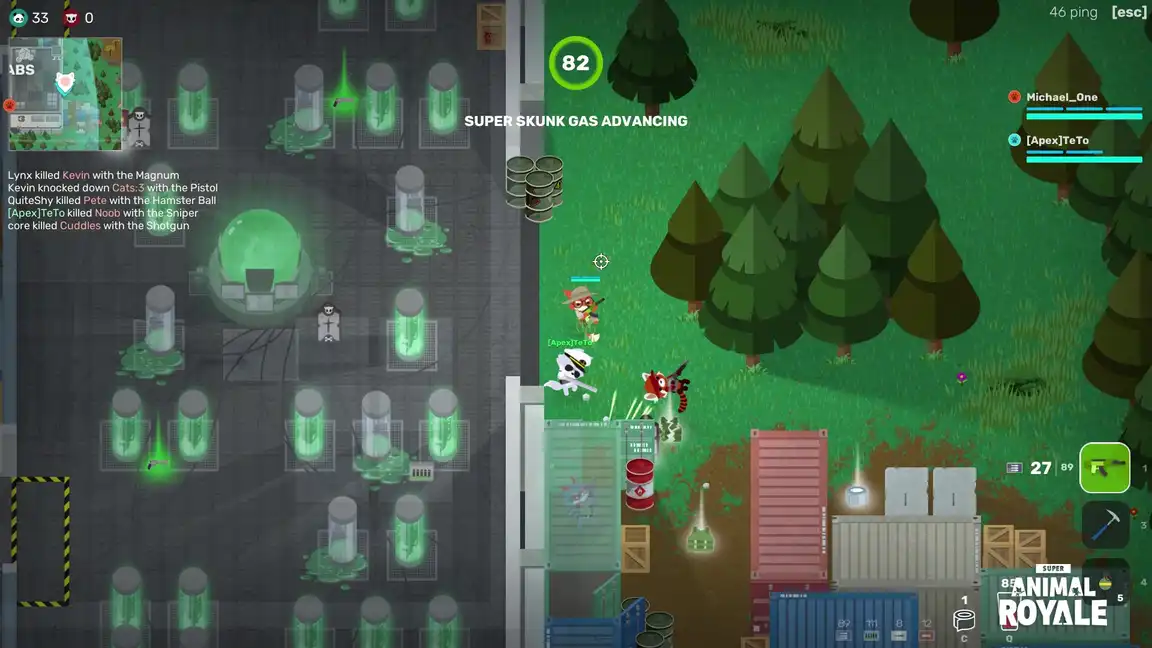This screenshot has height=648, width=1152.
Task: Click the esc menu button
Action: 1129,12
